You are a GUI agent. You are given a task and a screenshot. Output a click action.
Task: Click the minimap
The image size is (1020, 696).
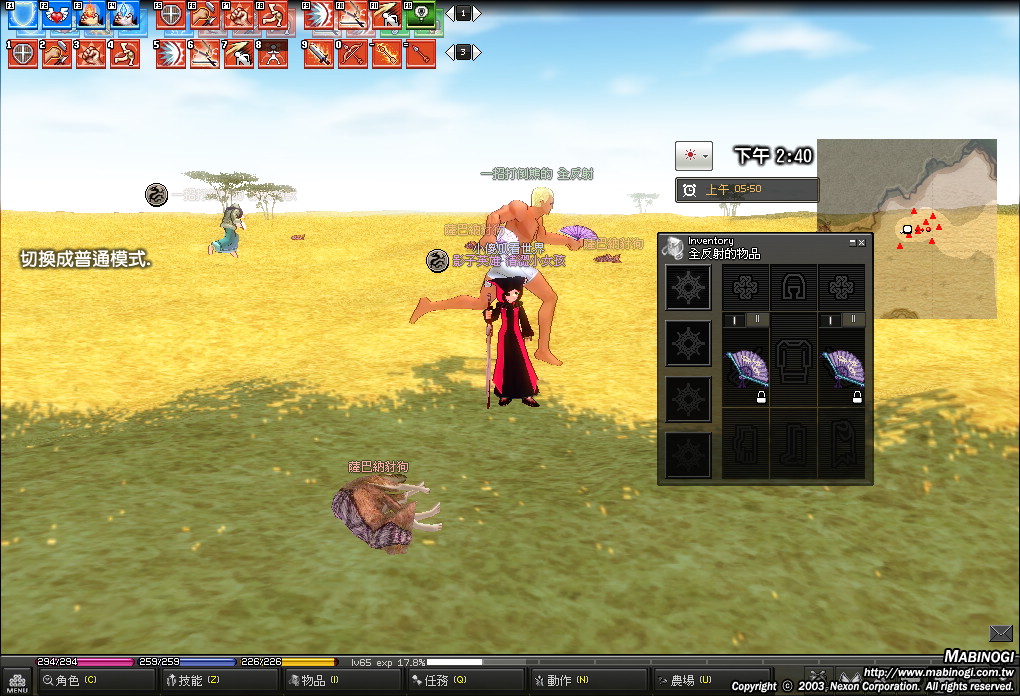[x=906, y=228]
